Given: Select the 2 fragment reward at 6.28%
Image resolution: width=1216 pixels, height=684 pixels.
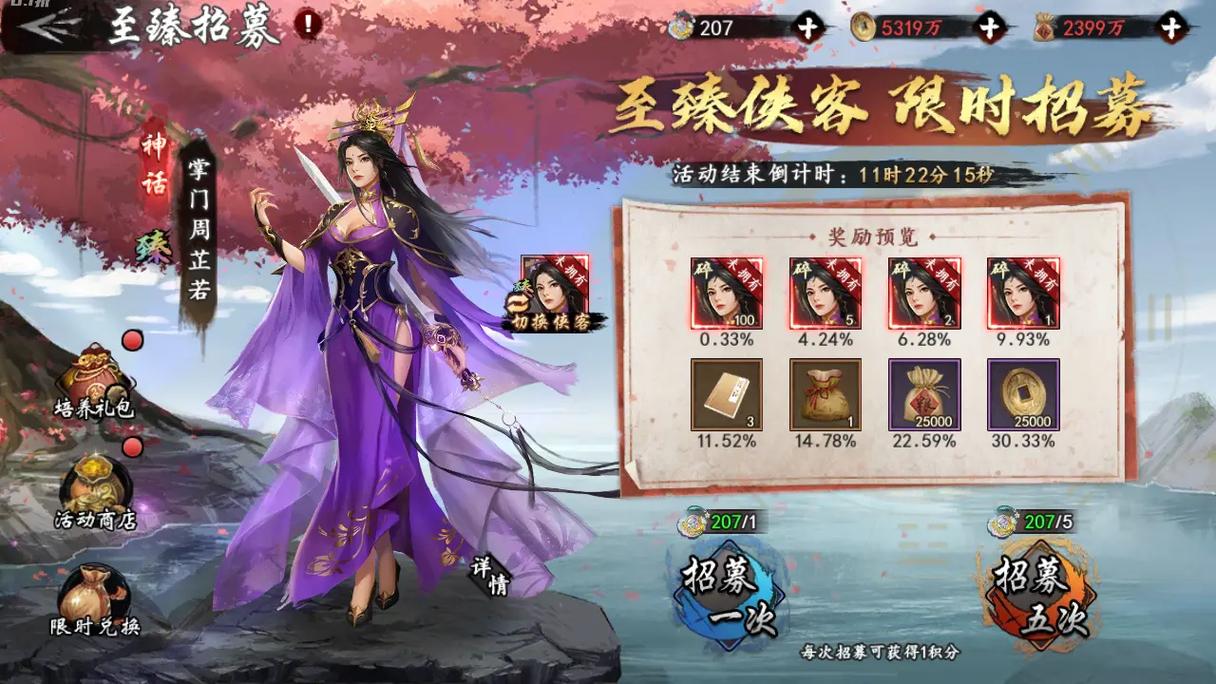Looking at the screenshot, I should pyautogui.click(x=924, y=293).
